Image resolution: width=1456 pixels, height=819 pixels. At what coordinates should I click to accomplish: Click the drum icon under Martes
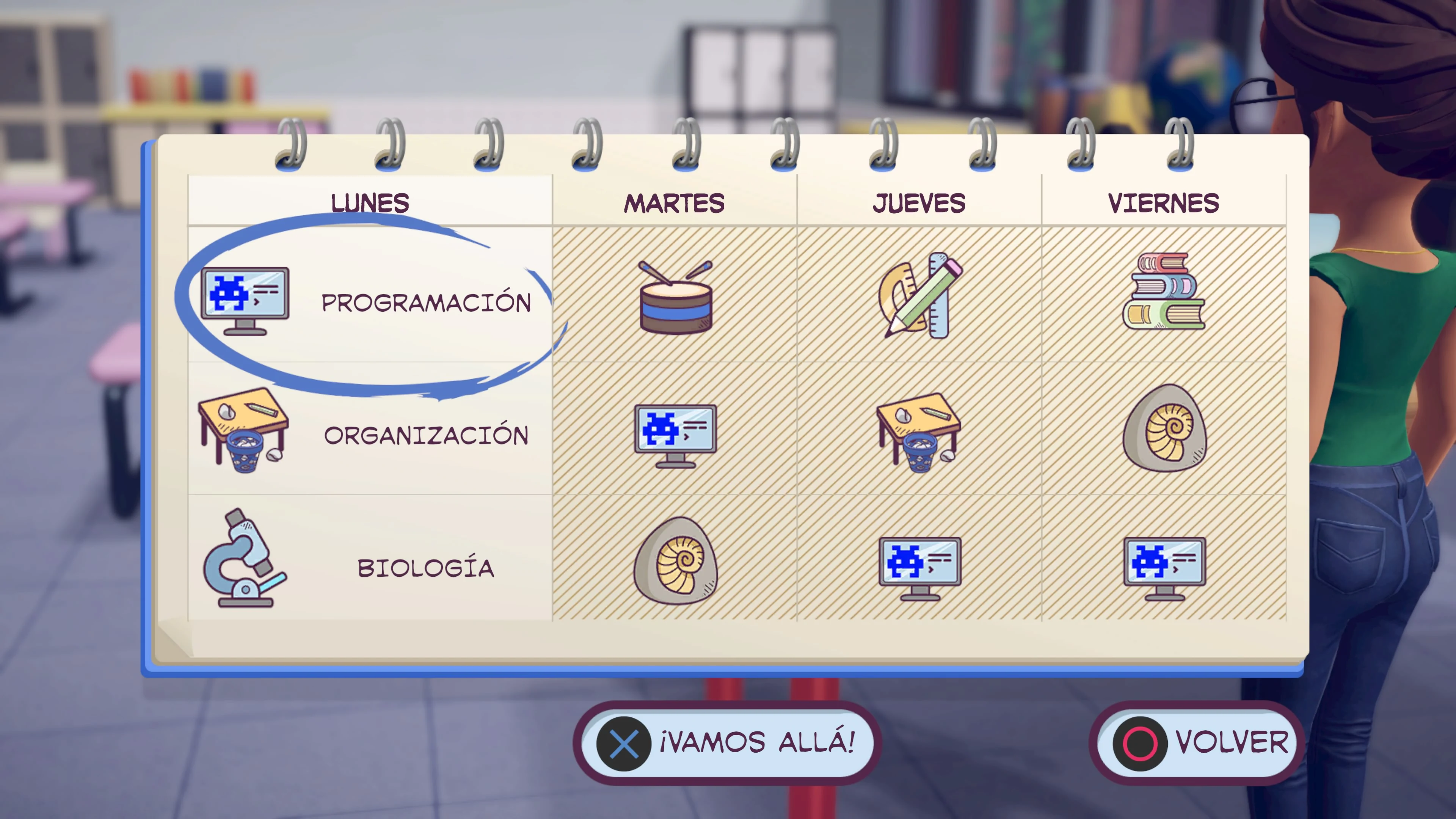[x=675, y=300]
